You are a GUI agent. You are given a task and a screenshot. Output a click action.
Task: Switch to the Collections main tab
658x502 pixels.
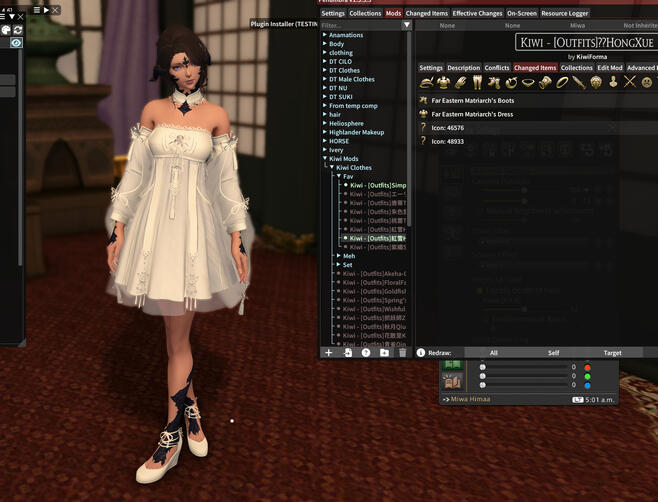tap(365, 13)
